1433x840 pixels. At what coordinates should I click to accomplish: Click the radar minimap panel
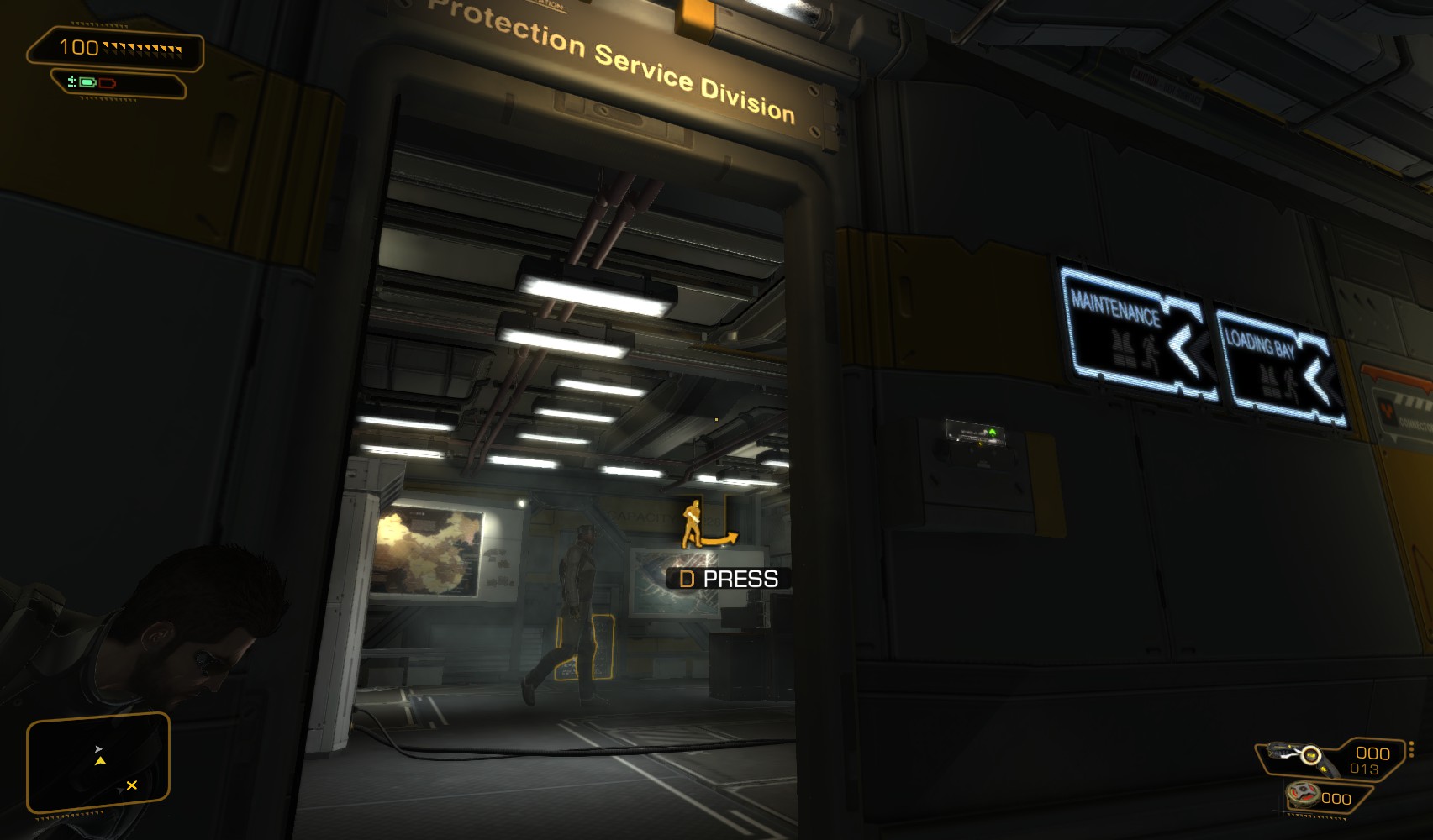(x=98, y=763)
